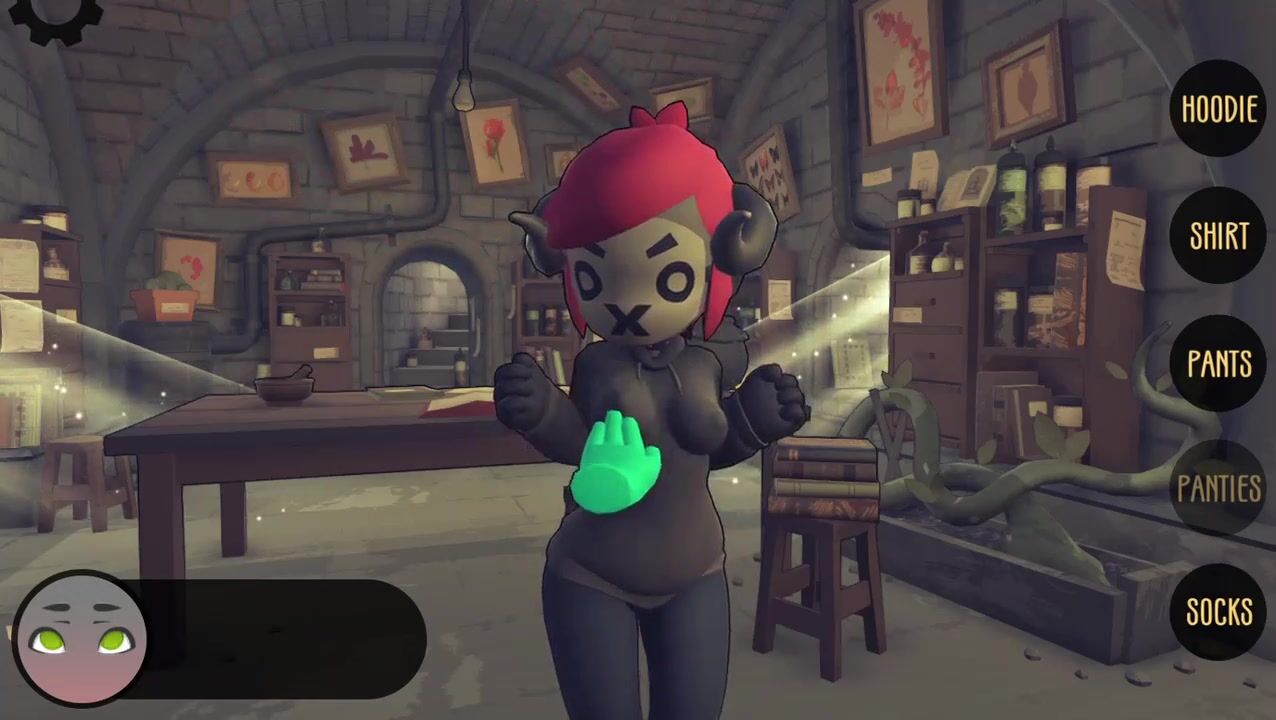
Task: Click the green-eyed face portrait
Action: tap(82, 640)
